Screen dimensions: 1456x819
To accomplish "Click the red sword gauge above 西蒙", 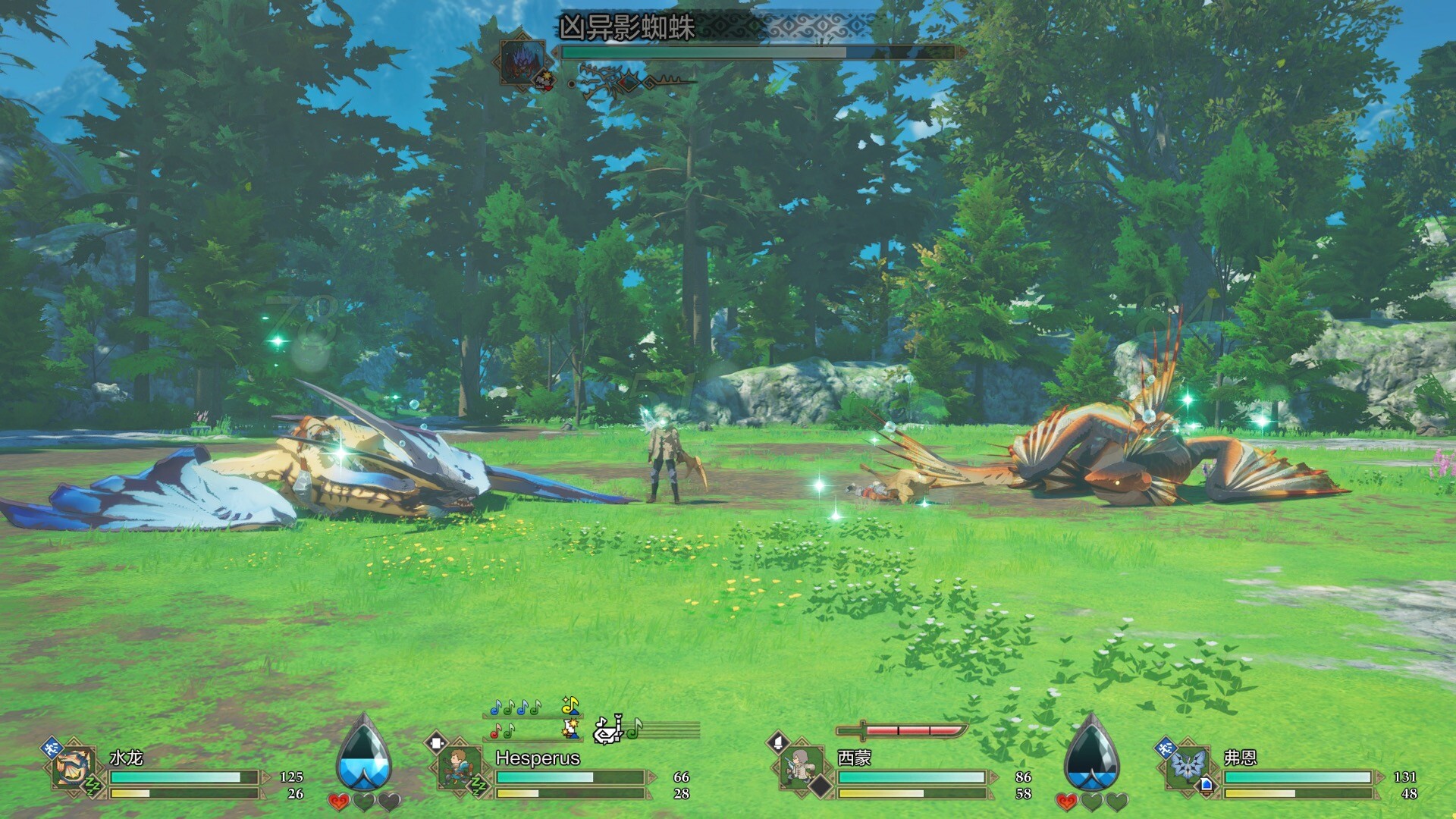I will (901, 731).
